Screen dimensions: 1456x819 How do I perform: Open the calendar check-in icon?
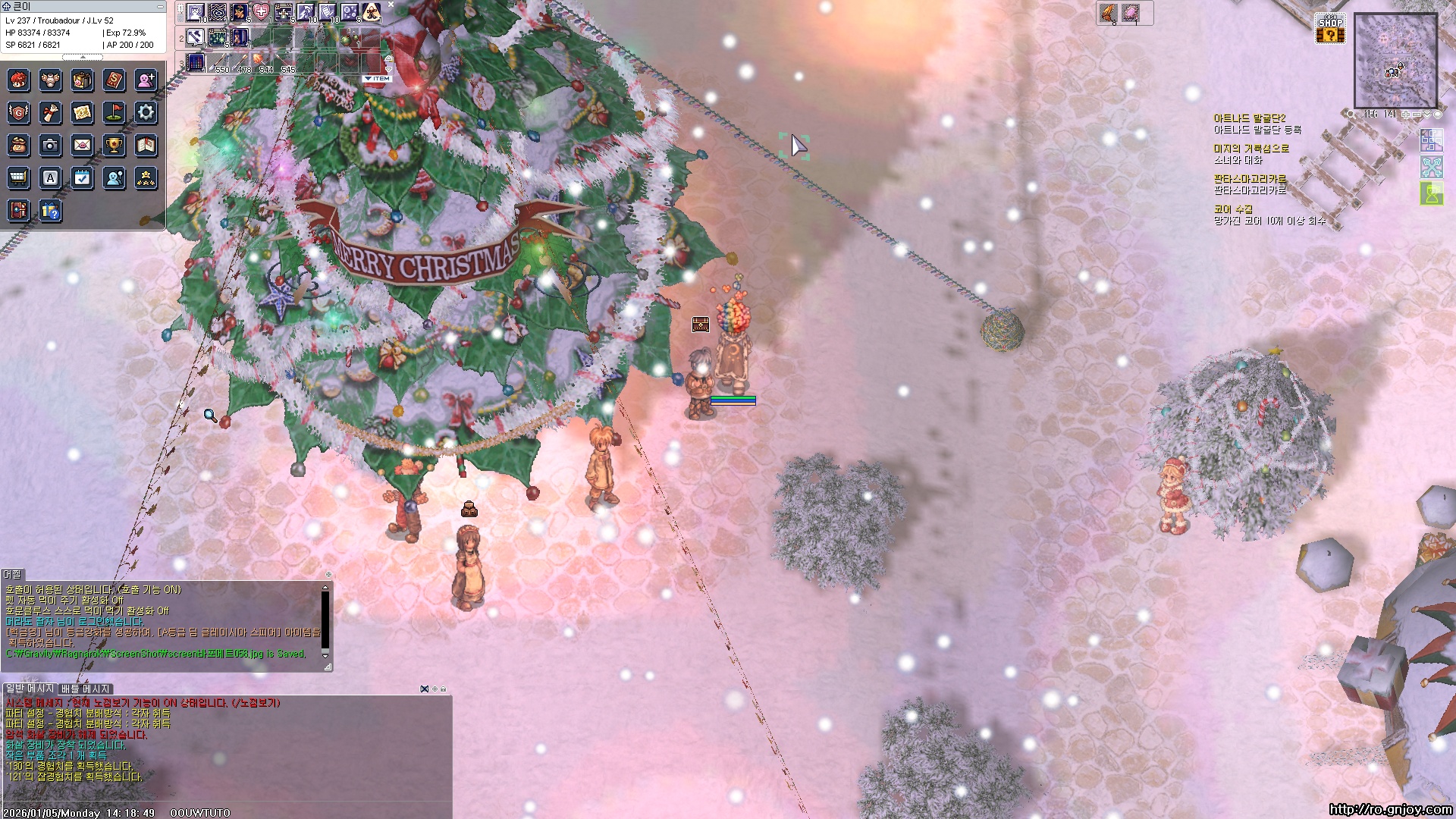[x=82, y=178]
